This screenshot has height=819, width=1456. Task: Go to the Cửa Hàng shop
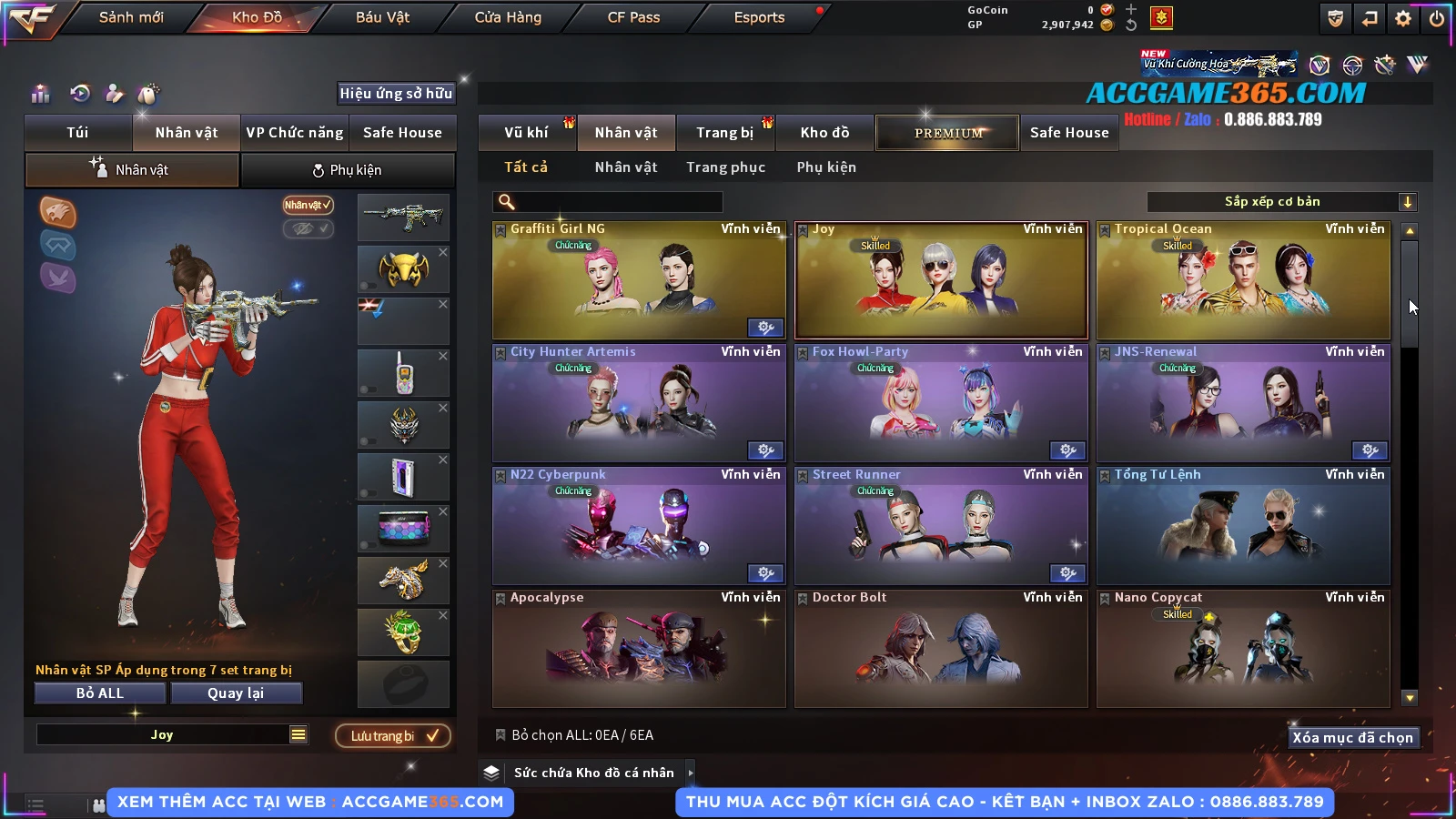point(508,17)
